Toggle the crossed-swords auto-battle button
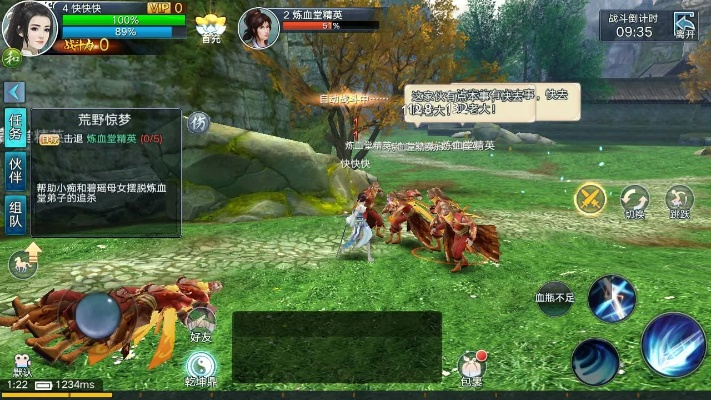 590,198
